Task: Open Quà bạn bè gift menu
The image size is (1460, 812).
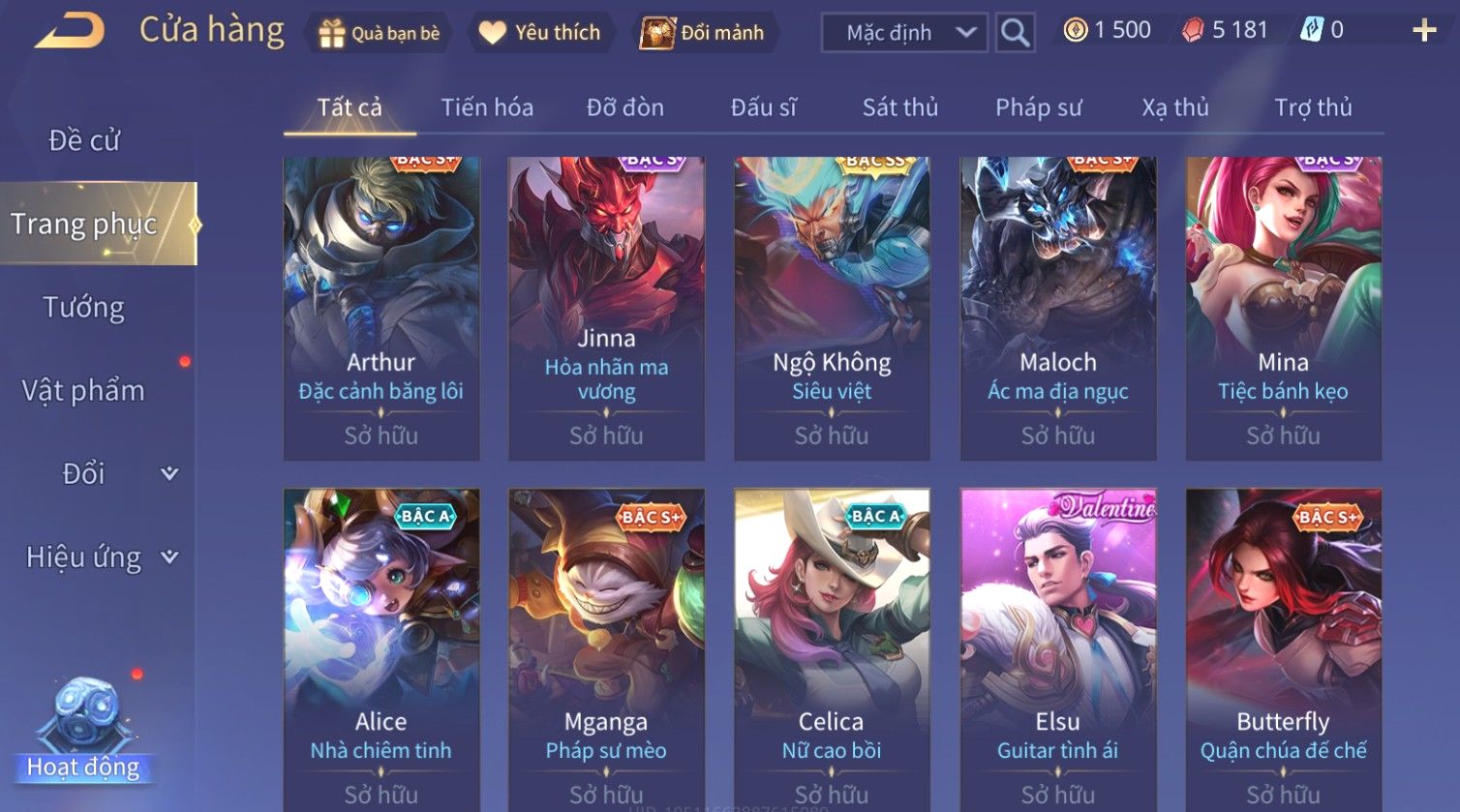Action: [x=380, y=33]
